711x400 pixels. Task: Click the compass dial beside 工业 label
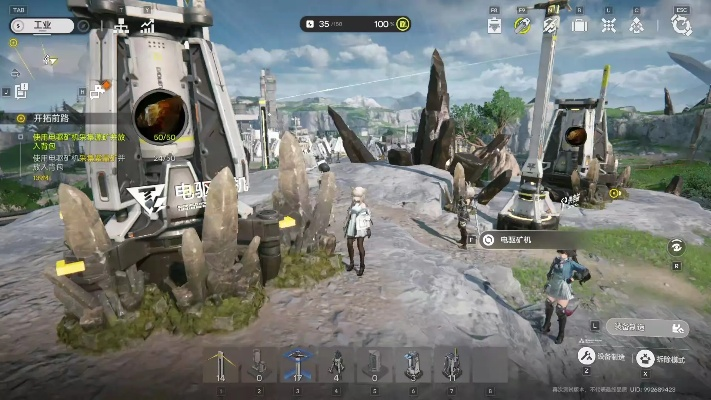82,25
